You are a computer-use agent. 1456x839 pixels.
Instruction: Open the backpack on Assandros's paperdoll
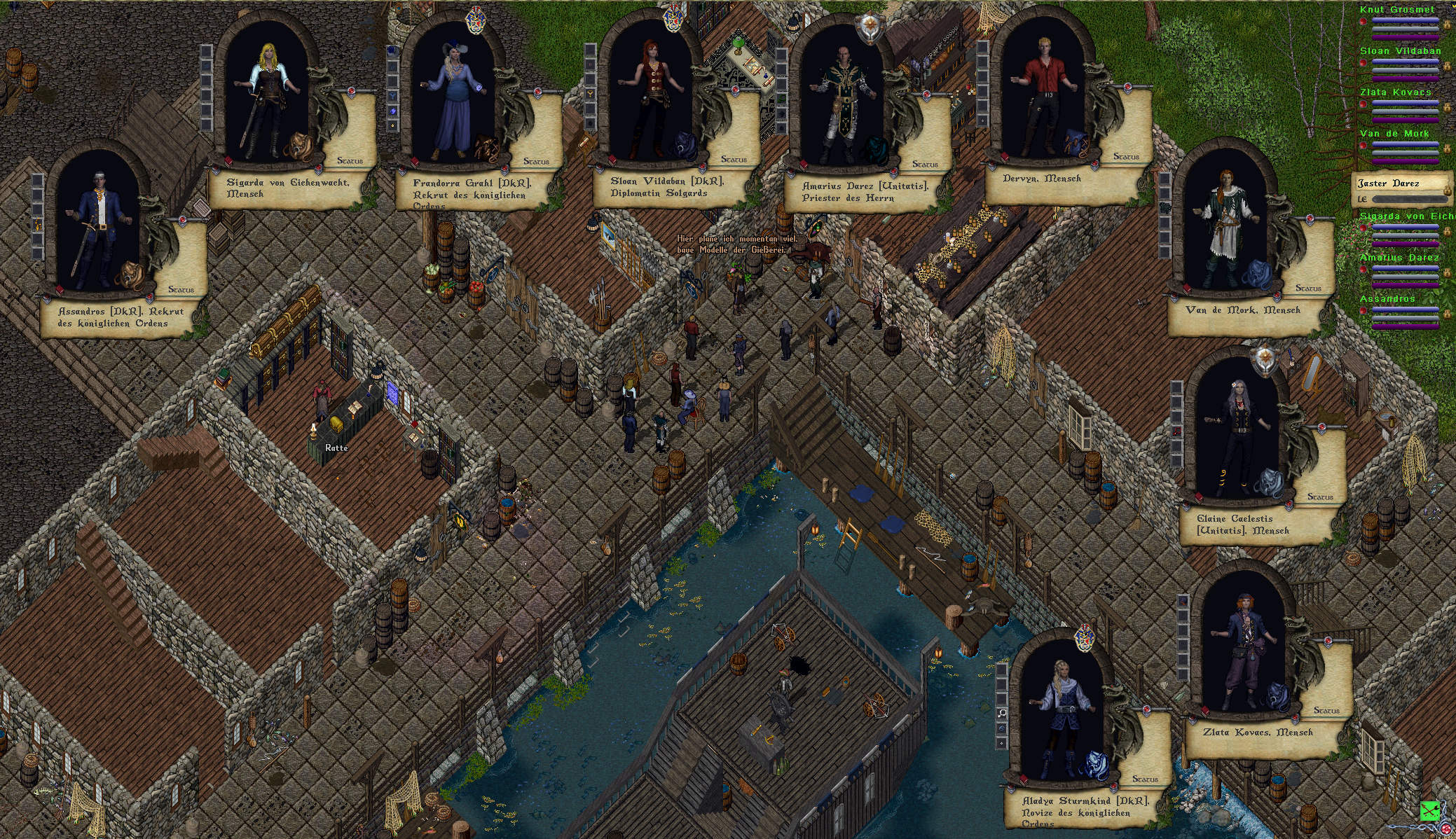[130, 275]
